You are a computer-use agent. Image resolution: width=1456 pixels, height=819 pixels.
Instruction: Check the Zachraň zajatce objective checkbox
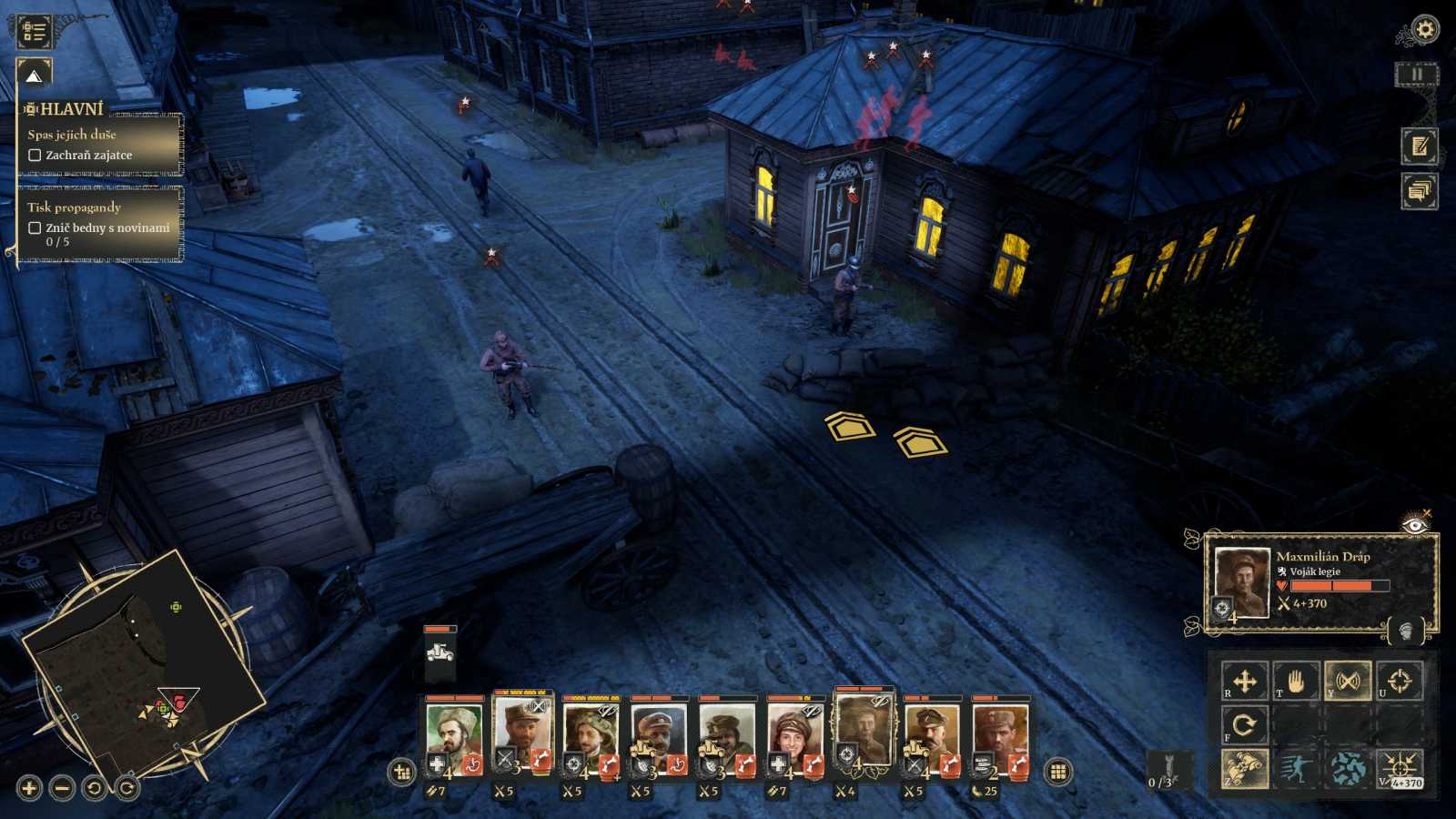[x=34, y=155]
